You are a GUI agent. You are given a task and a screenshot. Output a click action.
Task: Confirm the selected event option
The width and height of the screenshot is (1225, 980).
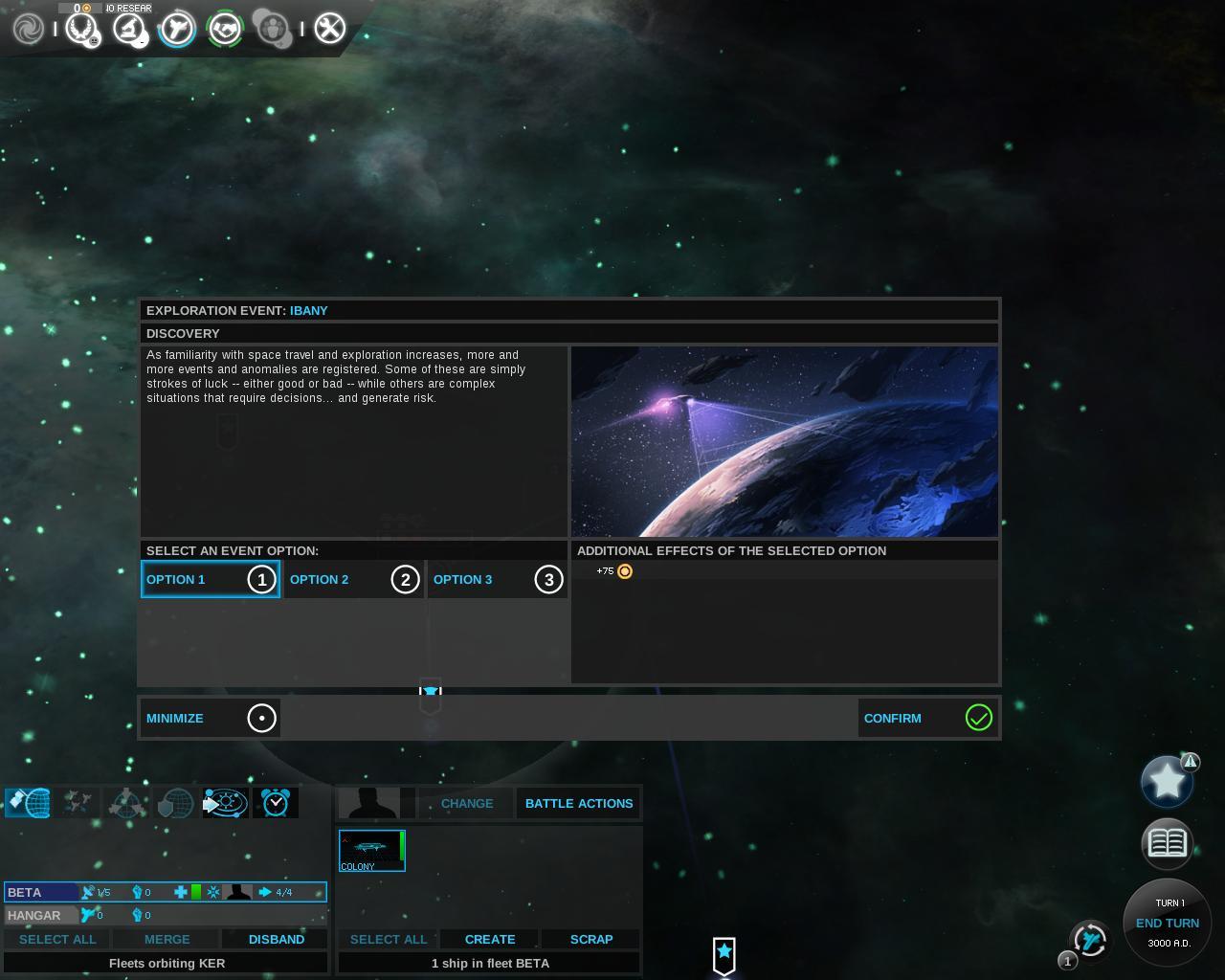tap(927, 718)
